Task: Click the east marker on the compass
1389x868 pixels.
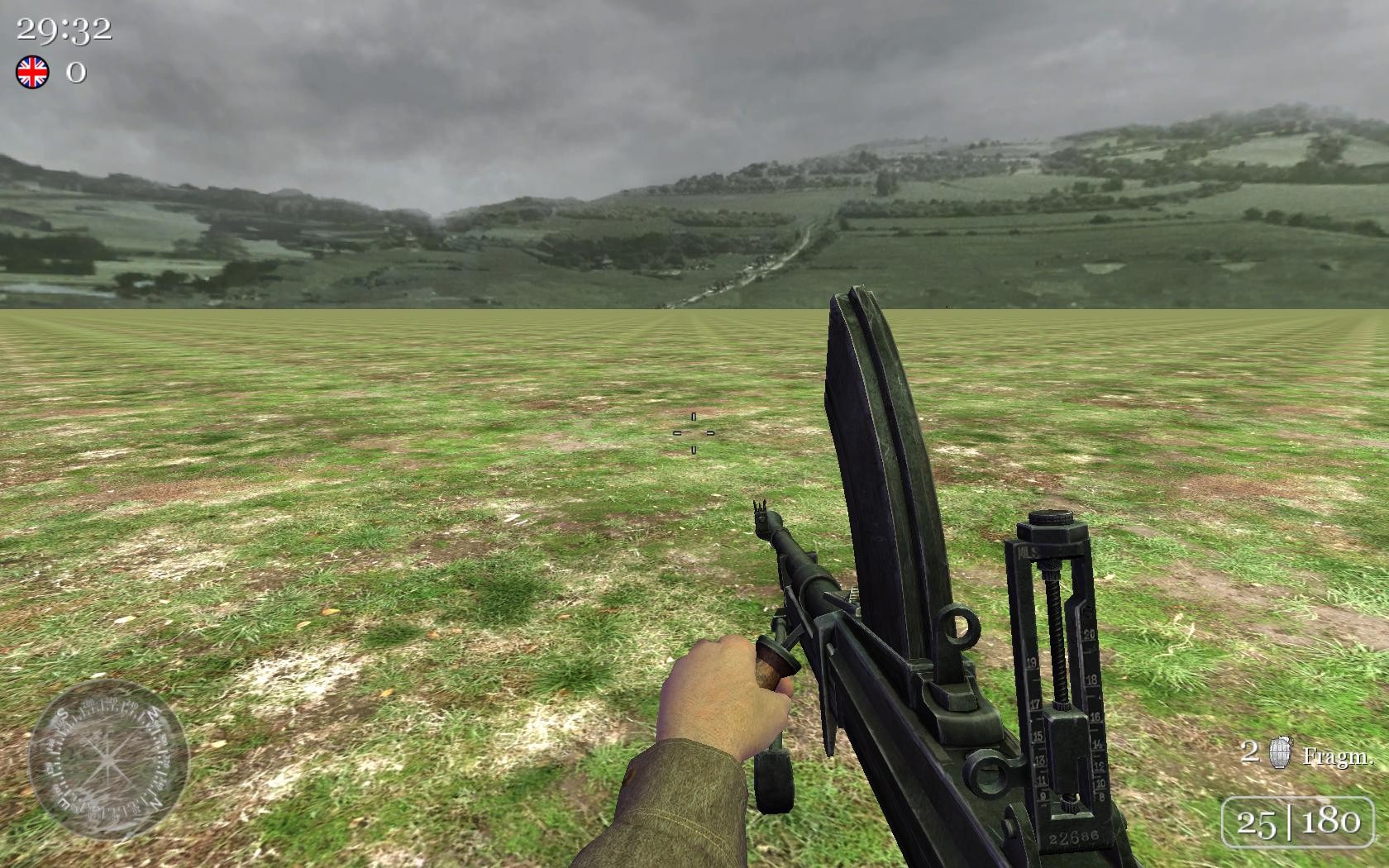Action: [64, 804]
